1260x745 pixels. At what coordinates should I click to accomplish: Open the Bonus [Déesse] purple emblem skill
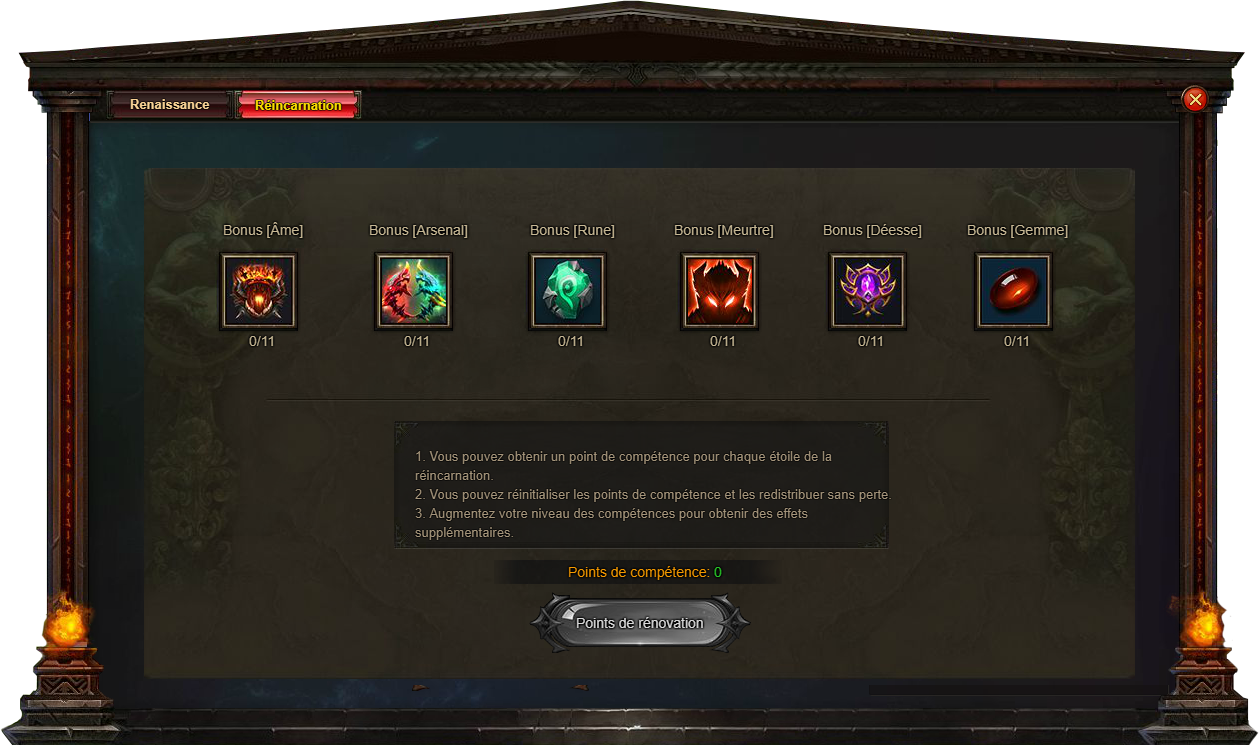pyautogui.click(x=867, y=291)
